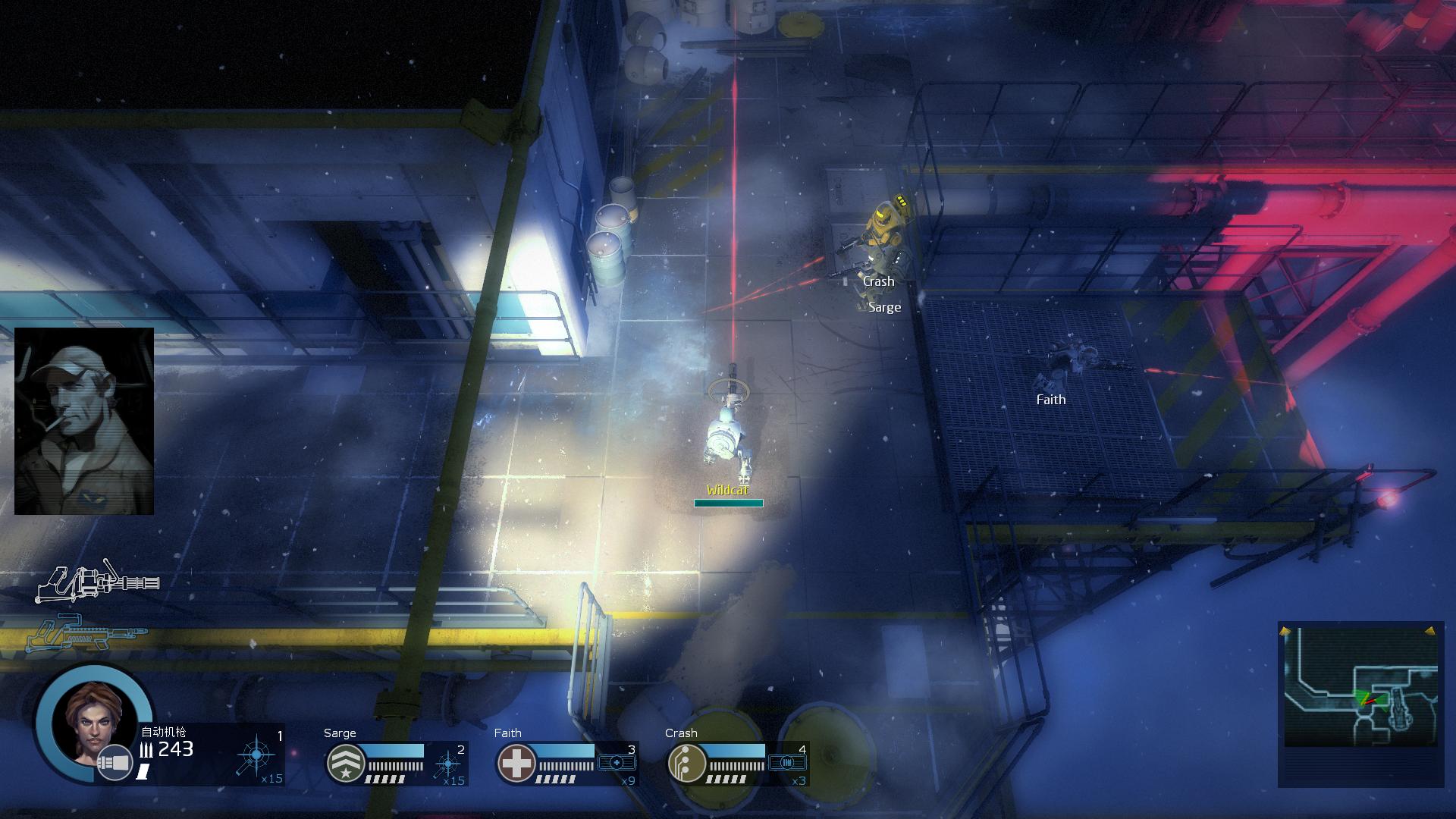Use Wildcat's flare item in slot 1
Image resolution: width=1456 pixels, height=819 pixels.
coord(256,755)
